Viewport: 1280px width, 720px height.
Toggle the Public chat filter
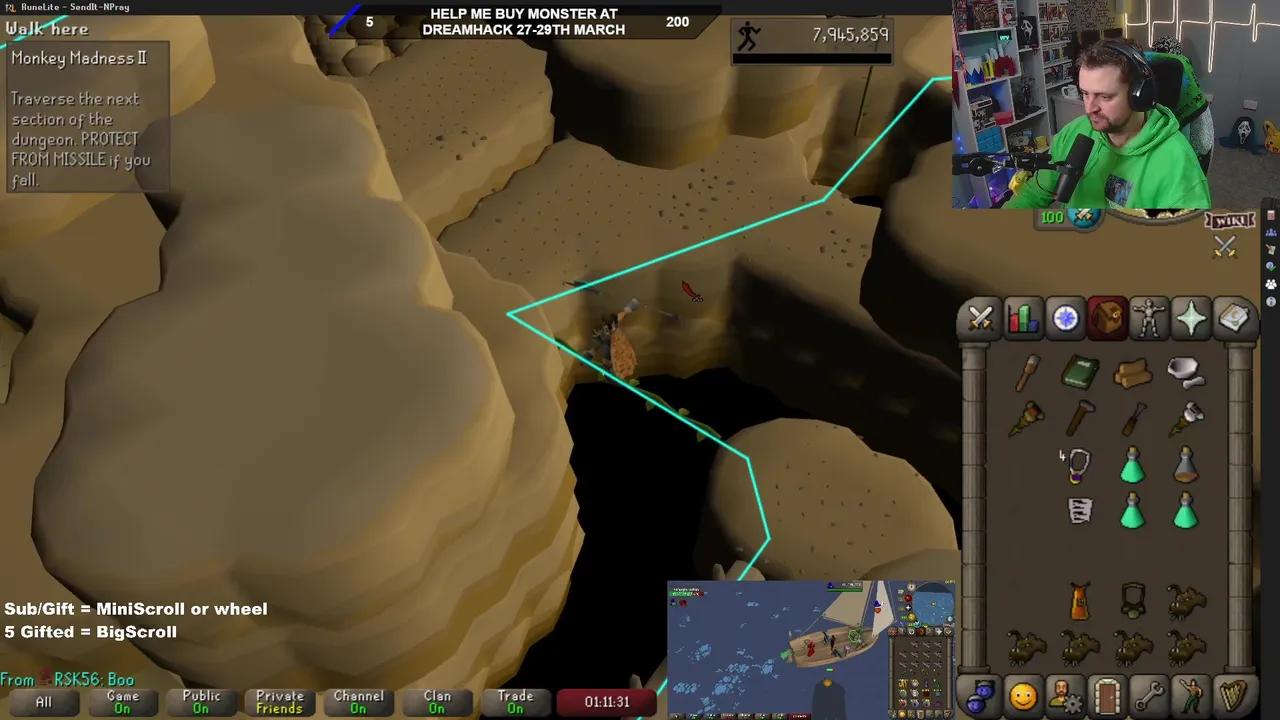pyautogui.click(x=200, y=701)
